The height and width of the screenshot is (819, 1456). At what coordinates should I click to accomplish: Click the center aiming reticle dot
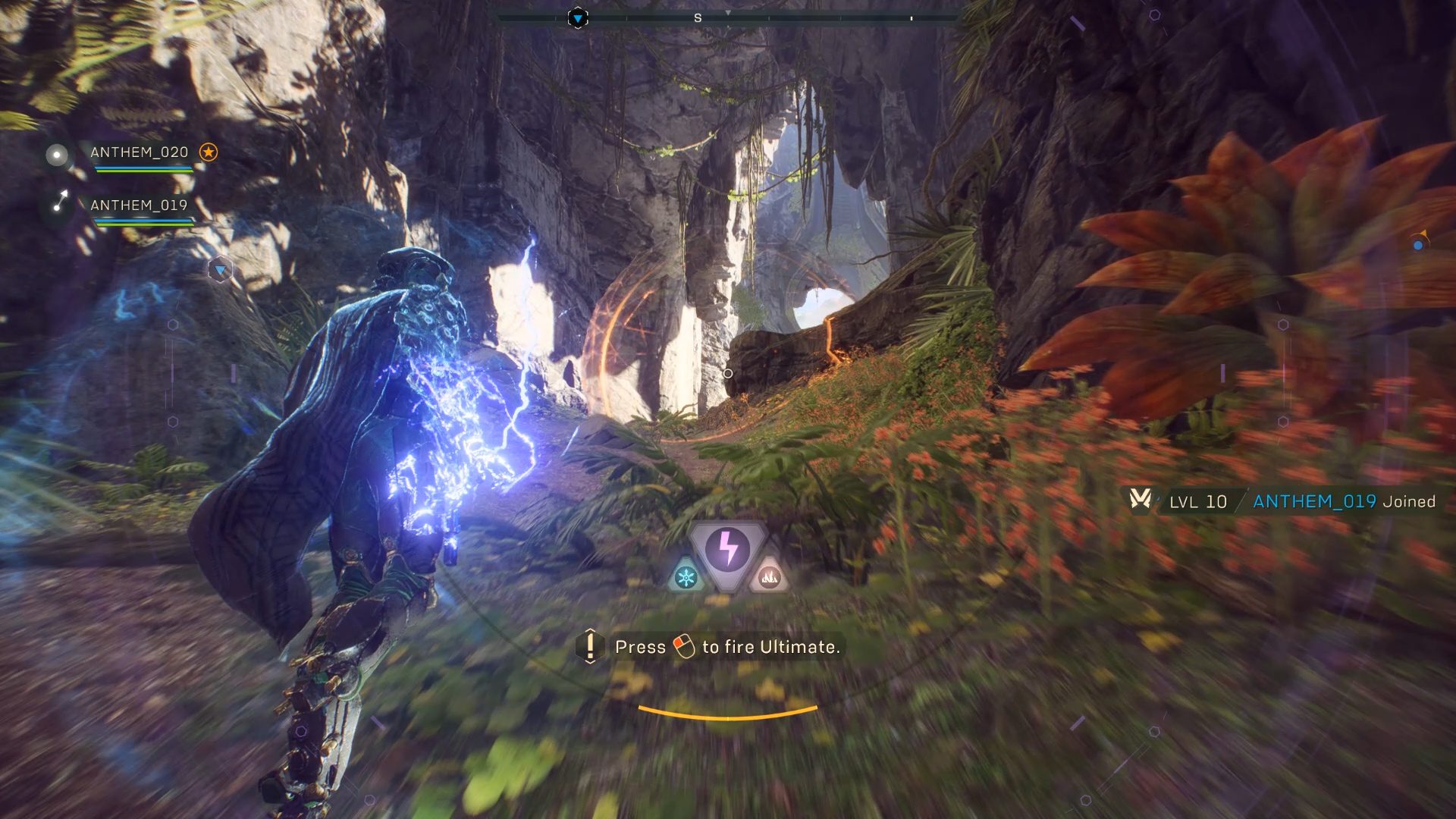(728, 372)
